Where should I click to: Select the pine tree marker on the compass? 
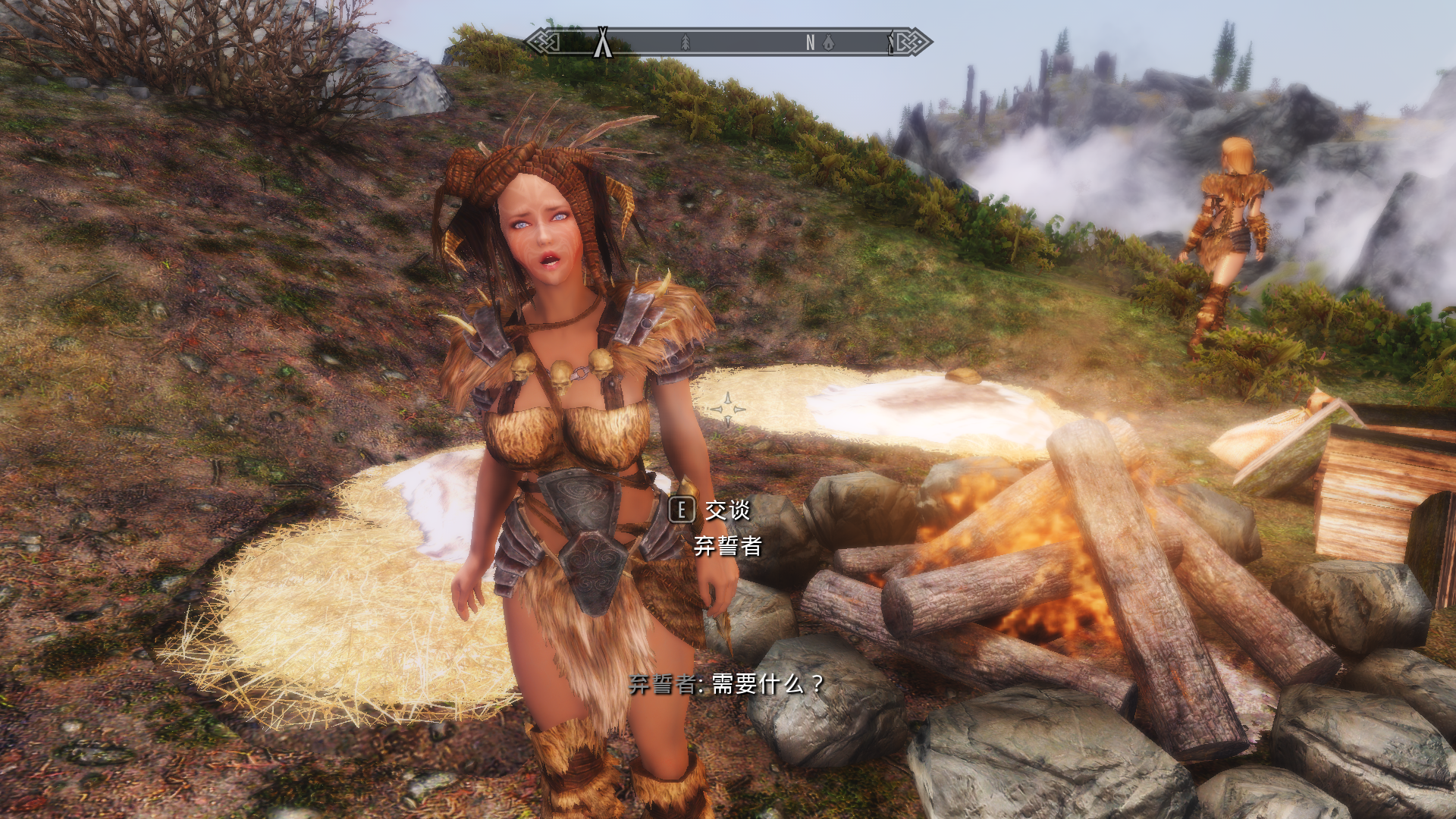tap(686, 42)
